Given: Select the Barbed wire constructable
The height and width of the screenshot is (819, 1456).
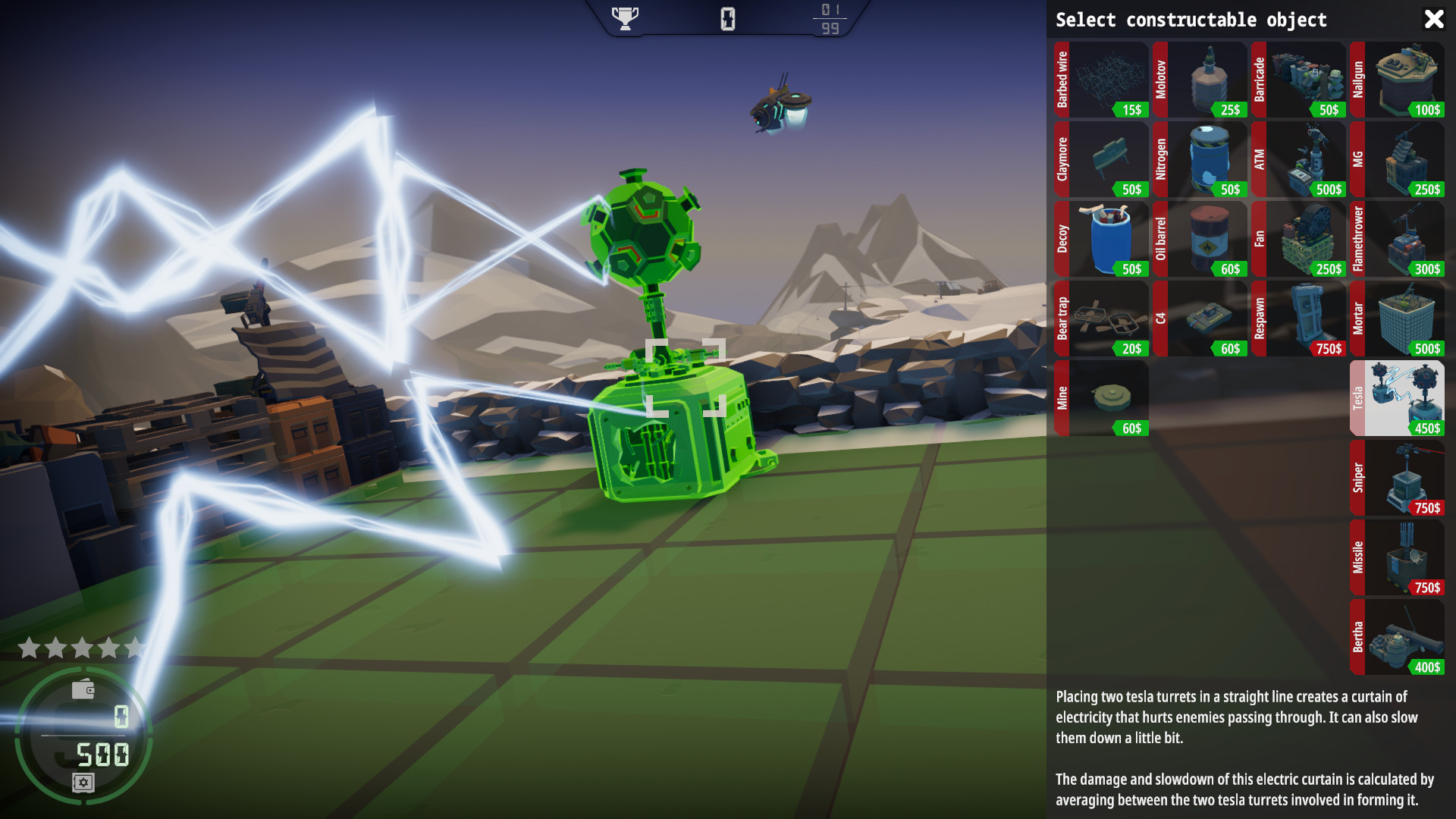Looking at the screenshot, I should click(1100, 80).
